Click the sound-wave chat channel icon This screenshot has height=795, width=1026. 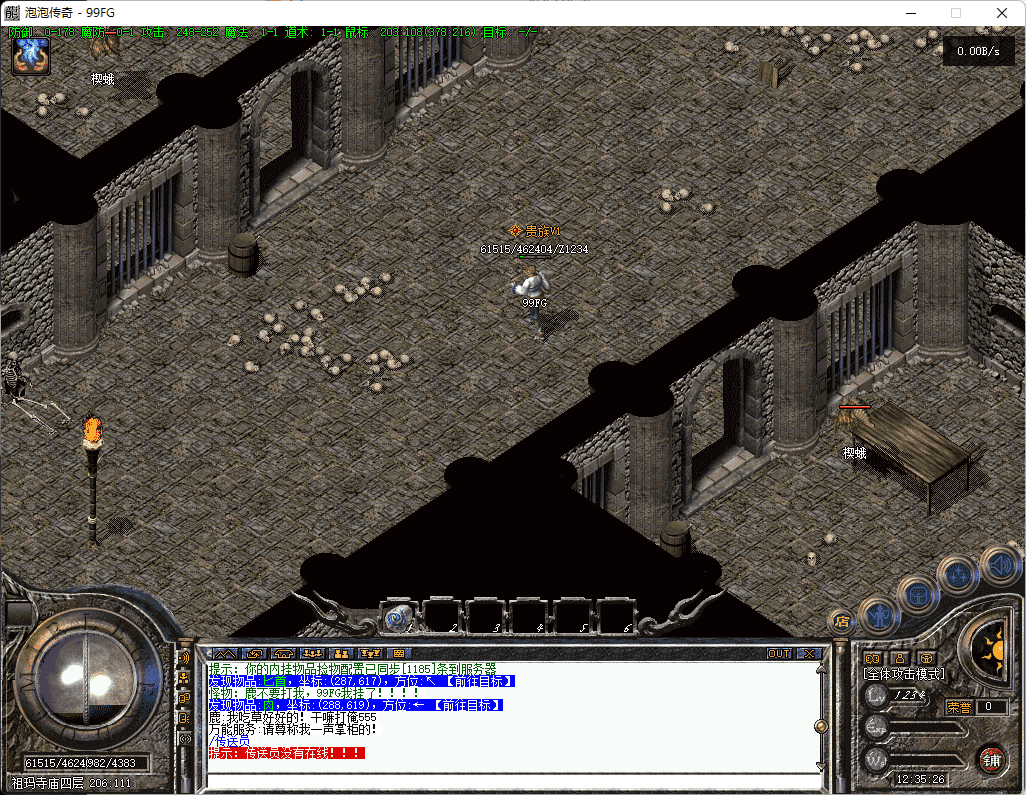(184, 658)
